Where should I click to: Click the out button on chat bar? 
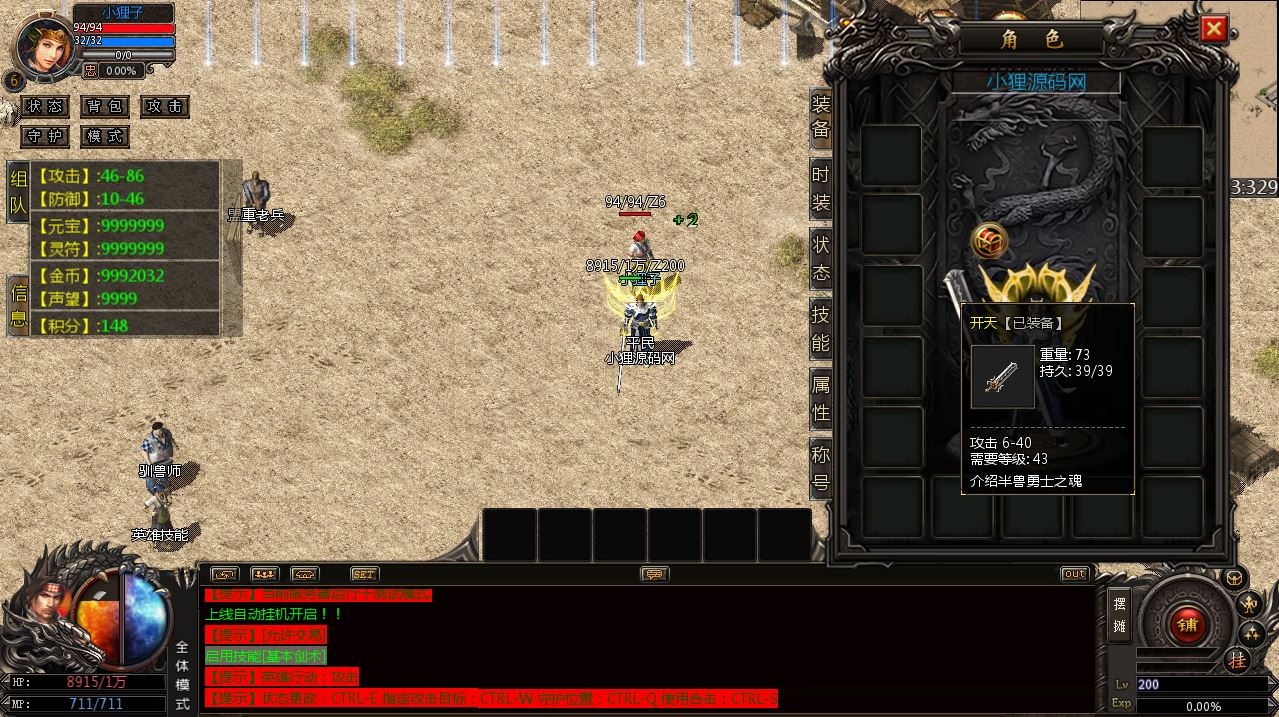pyautogui.click(x=1074, y=574)
